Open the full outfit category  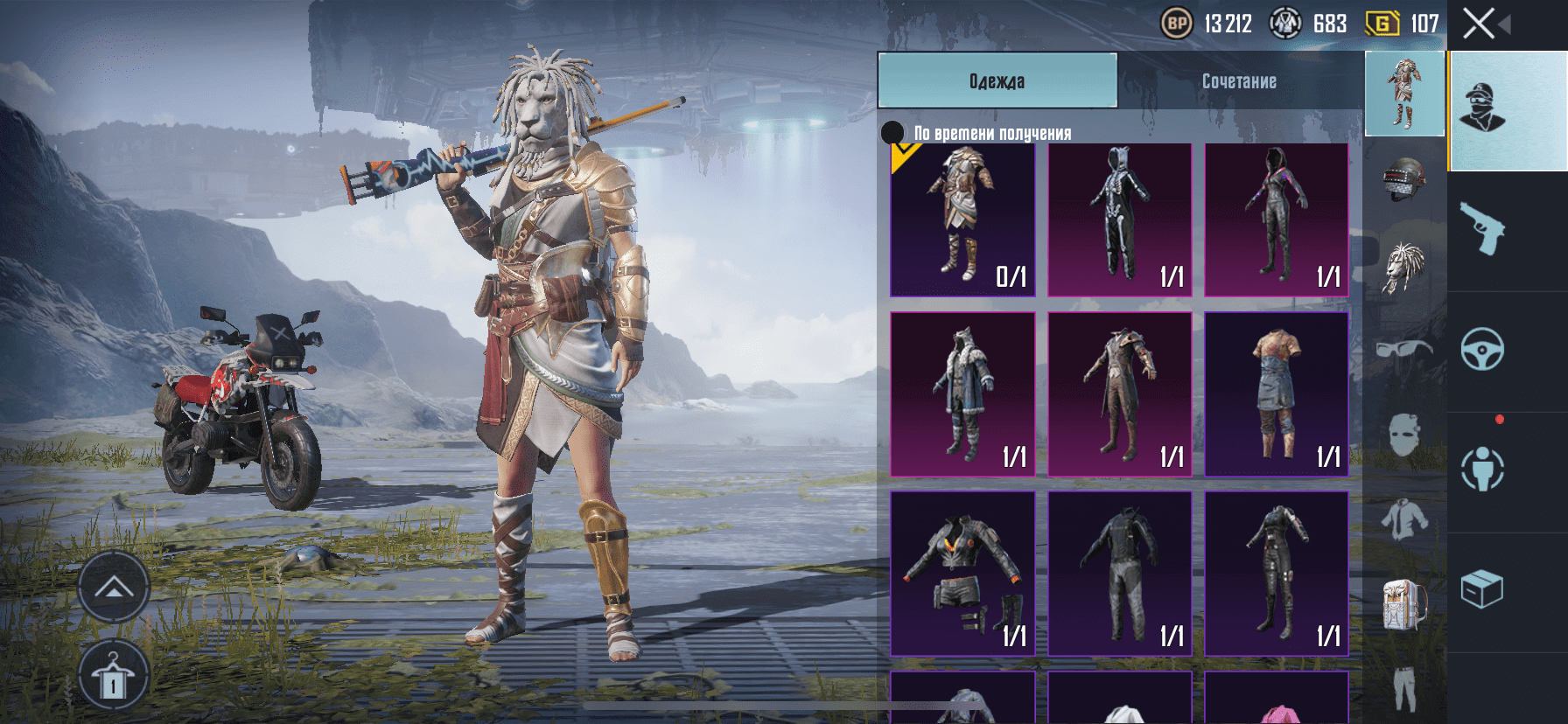click(x=1404, y=94)
